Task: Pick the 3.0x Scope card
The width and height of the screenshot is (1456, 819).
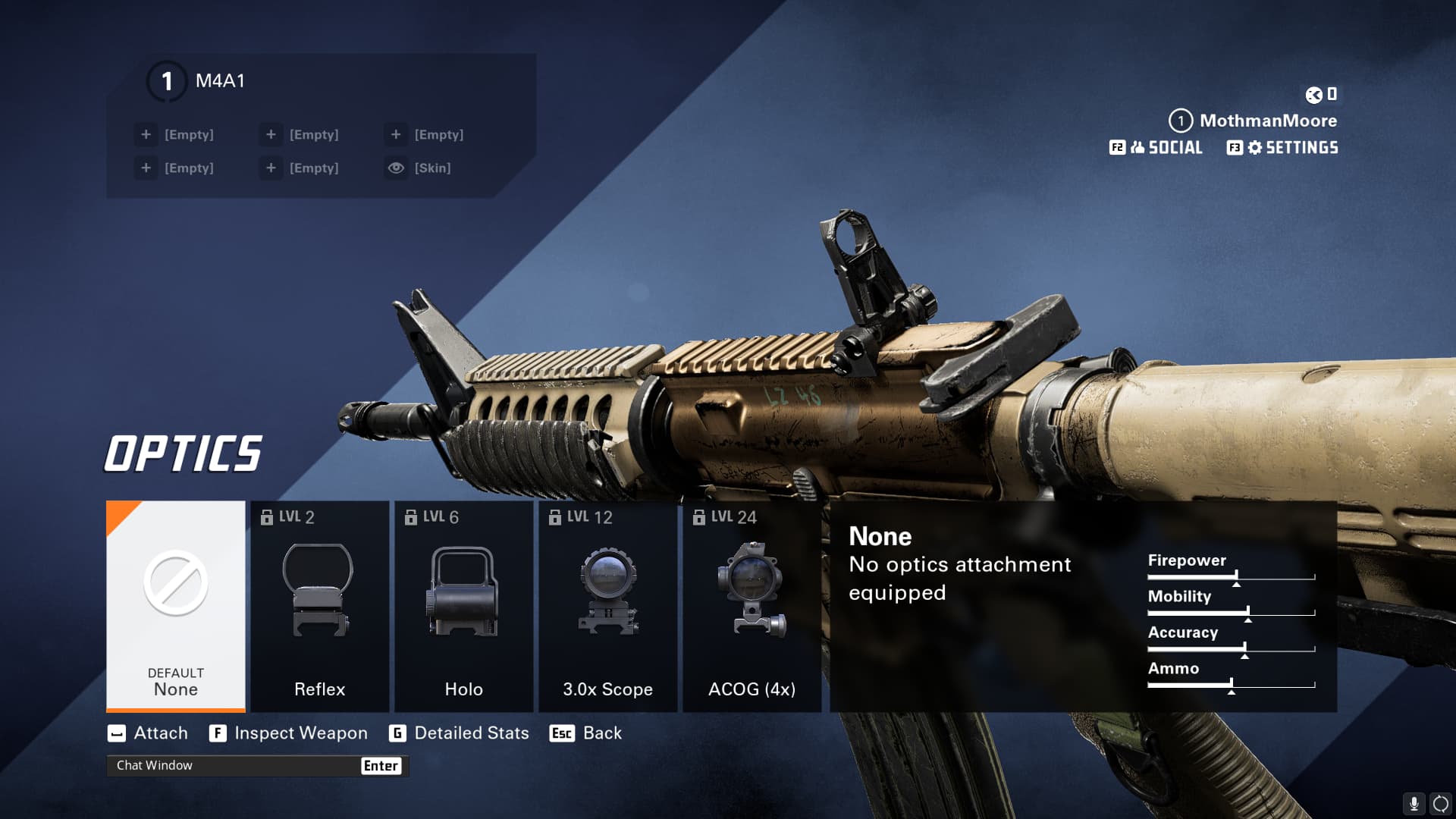Action: [607, 605]
